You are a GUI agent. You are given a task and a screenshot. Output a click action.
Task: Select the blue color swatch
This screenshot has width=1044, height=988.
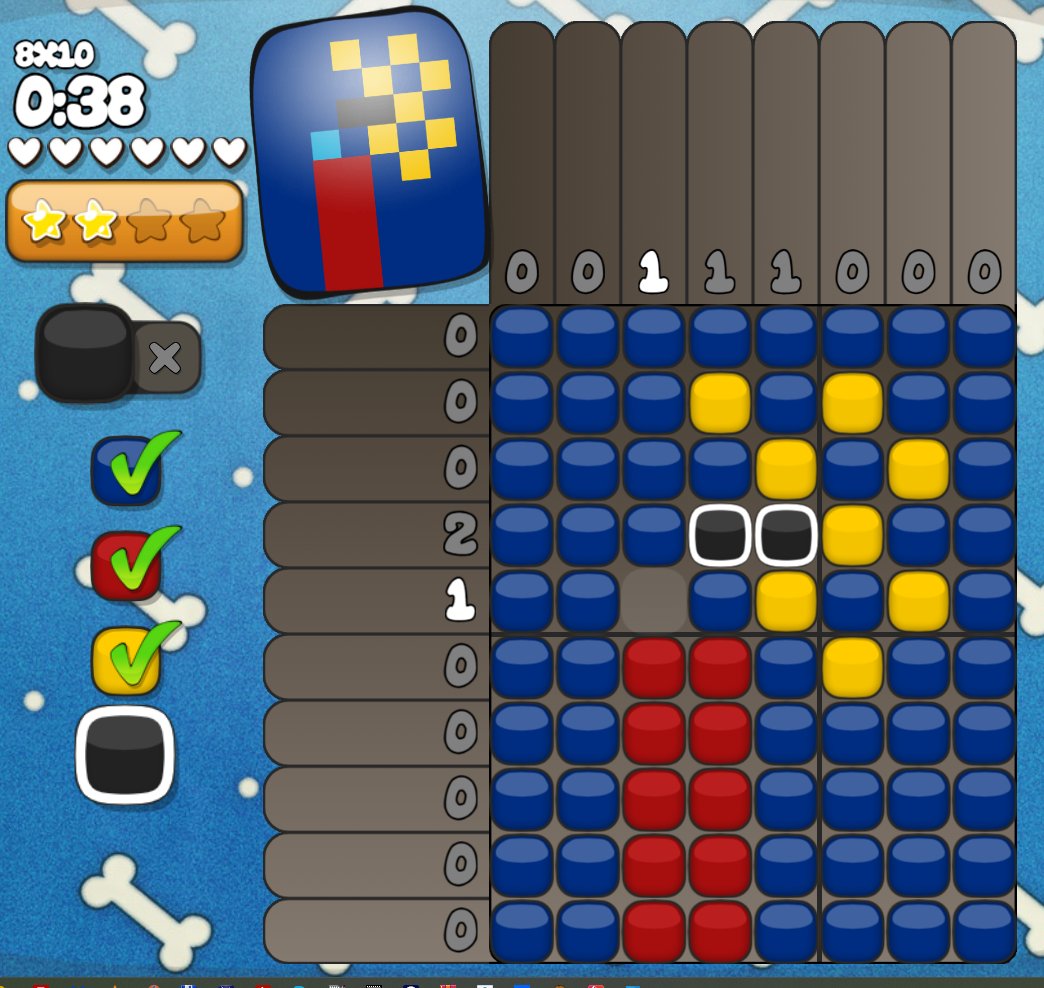pyautogui.click(x=126, y=470)
